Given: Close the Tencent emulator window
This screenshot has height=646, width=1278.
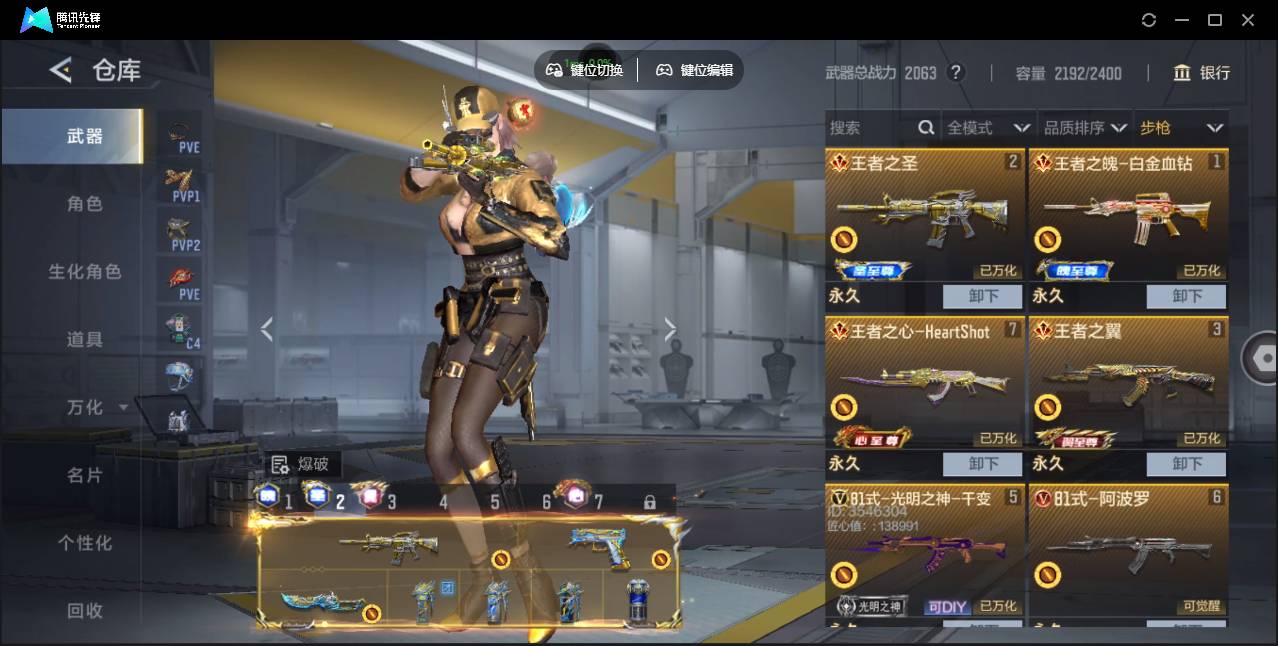Looking at the screenshot, I should click(x=1248, y=20).
